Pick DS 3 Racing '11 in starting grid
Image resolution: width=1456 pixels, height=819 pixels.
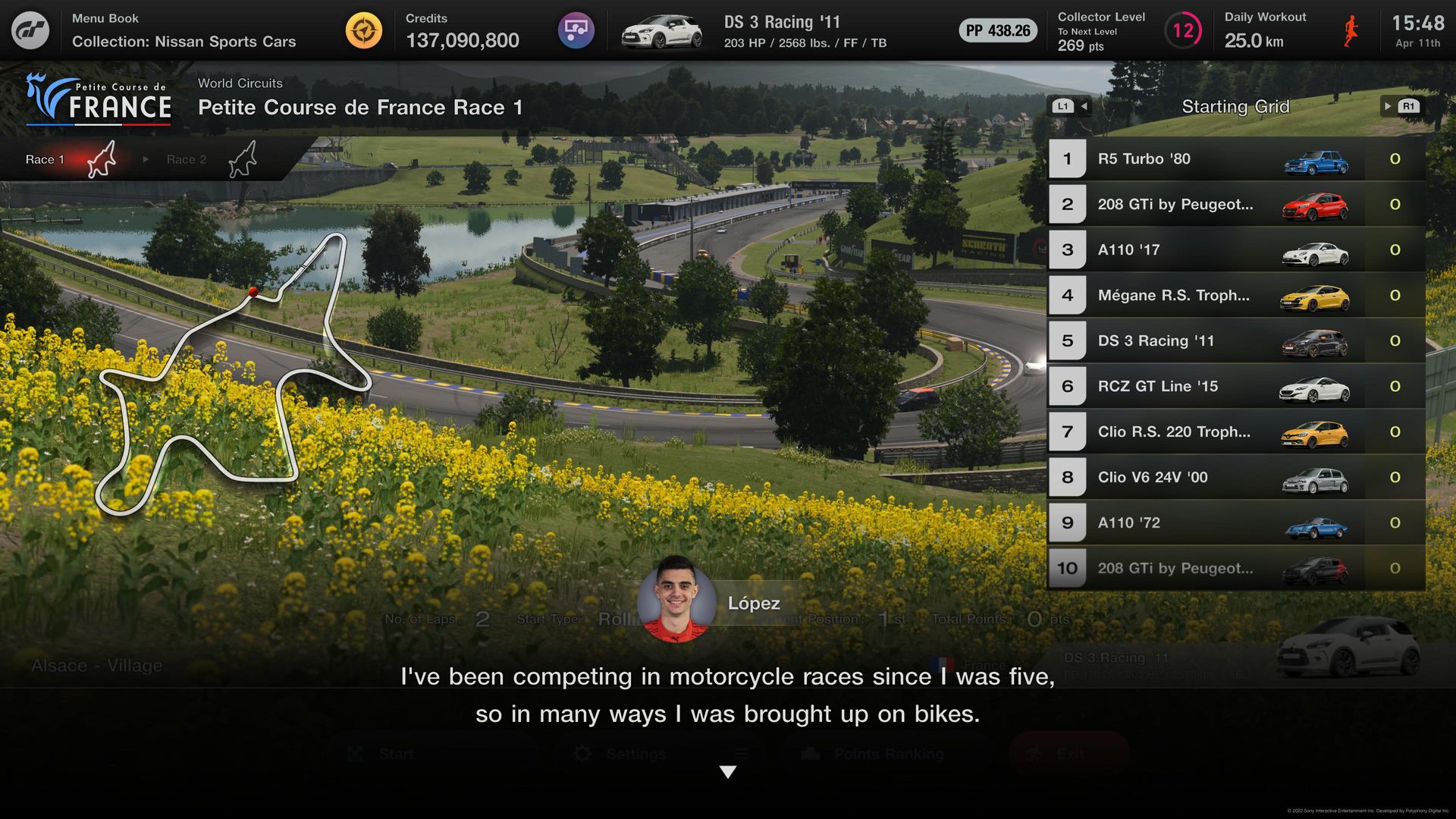pos(1236,341)
